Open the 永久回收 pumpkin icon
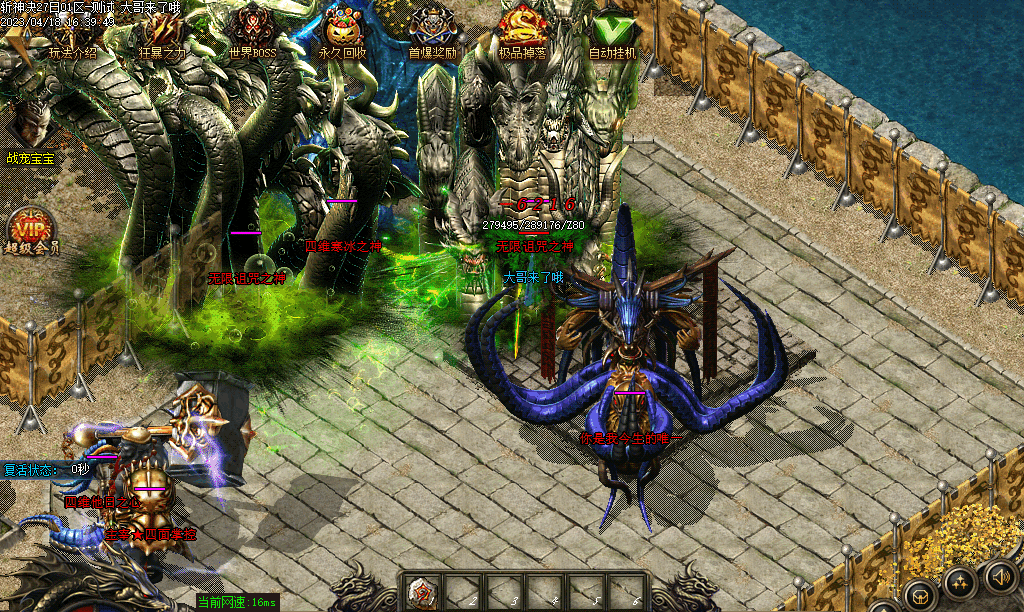1024x612 pixels. pos(342,34)
